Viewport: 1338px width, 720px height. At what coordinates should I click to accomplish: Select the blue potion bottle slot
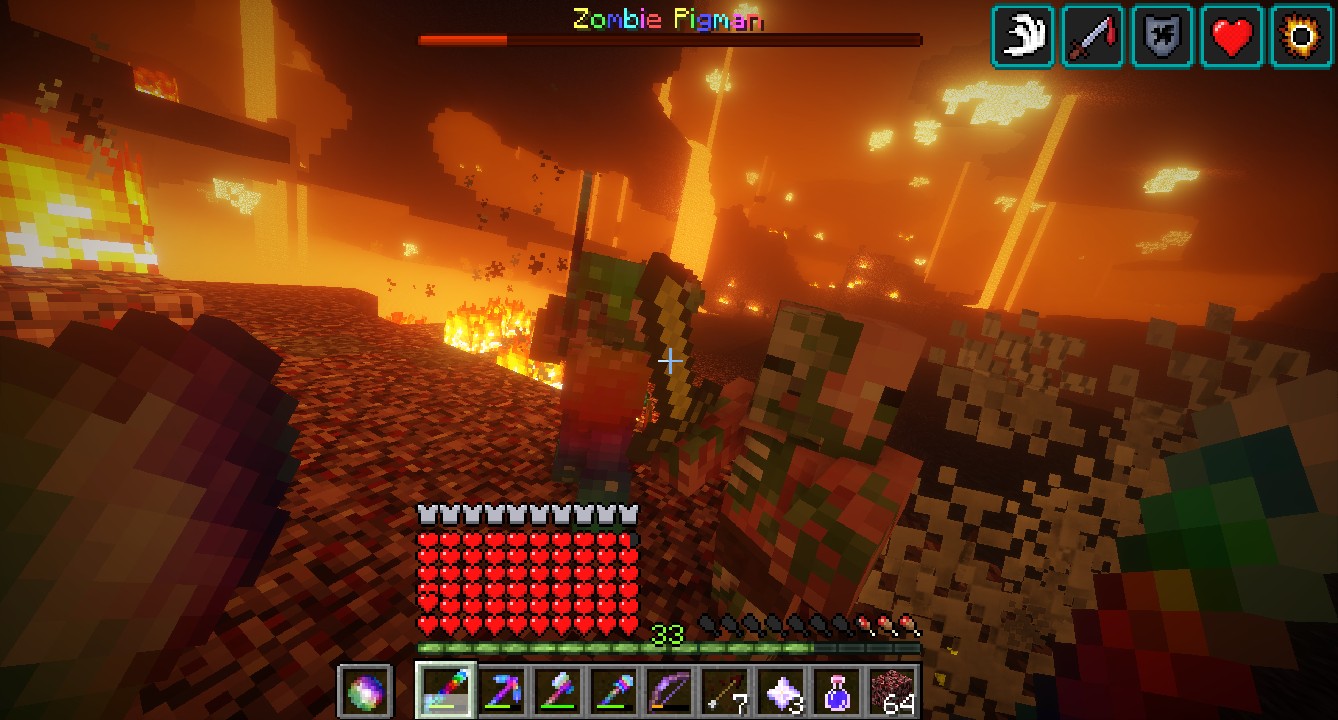[836, 690]
